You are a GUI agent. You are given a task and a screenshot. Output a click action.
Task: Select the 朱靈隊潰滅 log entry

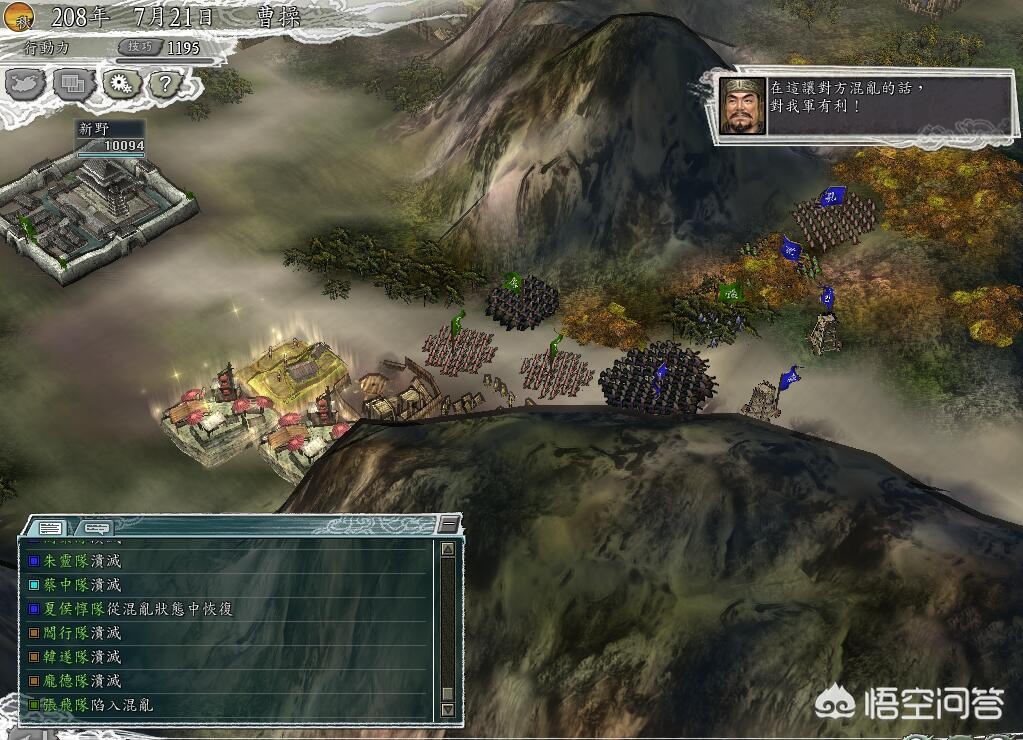point(81,561)
